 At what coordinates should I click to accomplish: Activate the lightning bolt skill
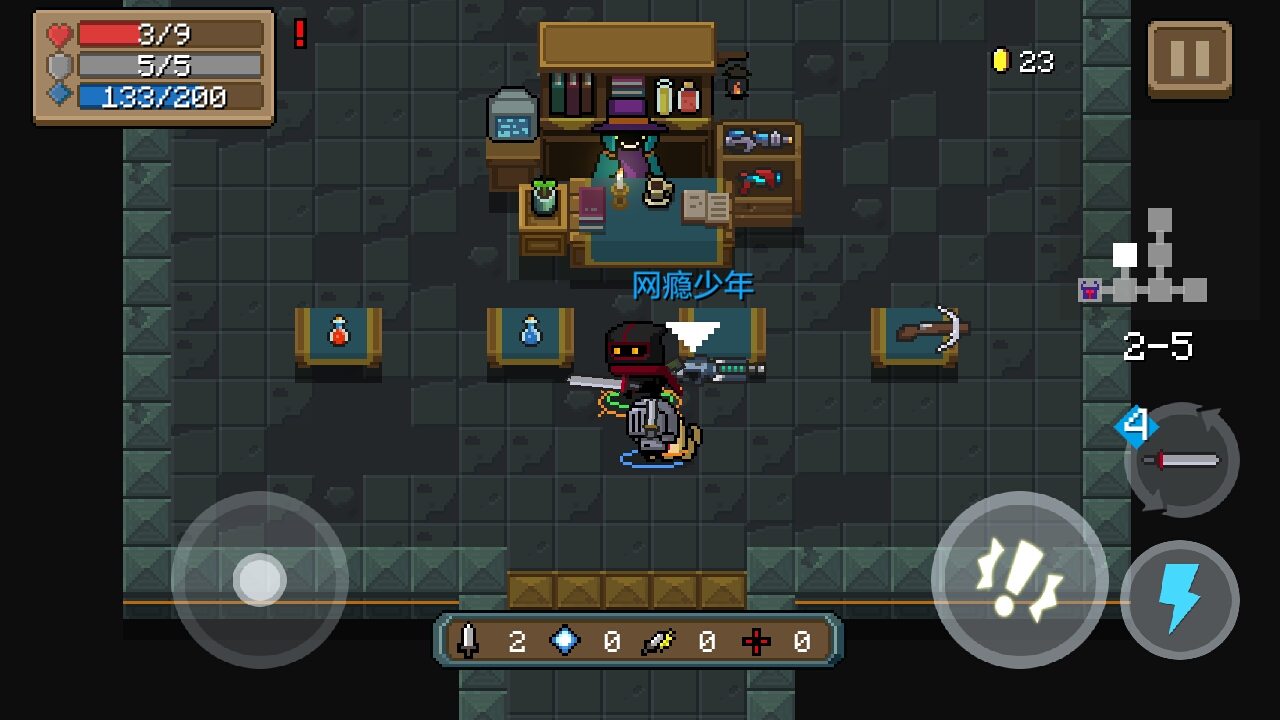pyautogui.click(x=1180, y=600)
